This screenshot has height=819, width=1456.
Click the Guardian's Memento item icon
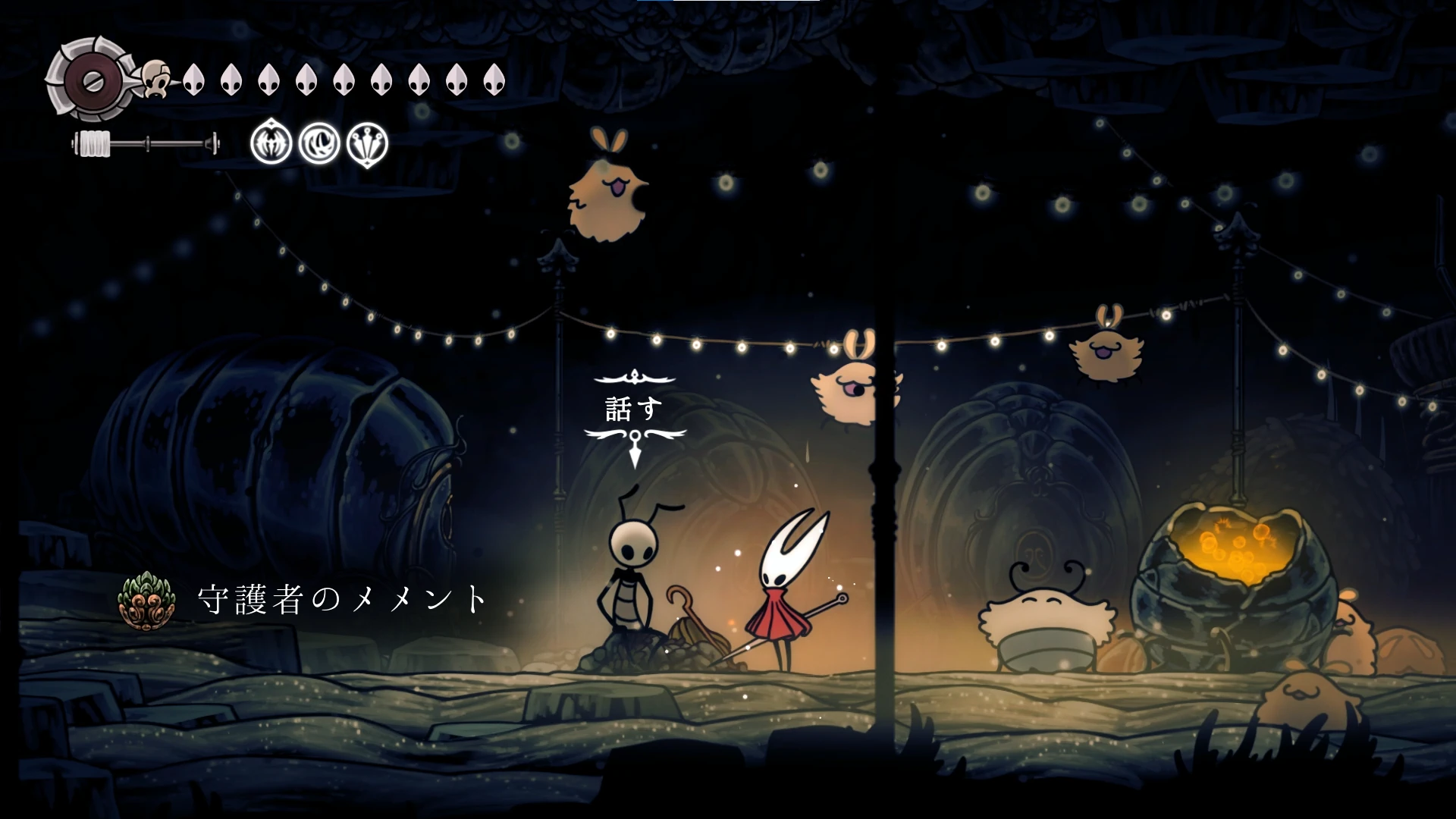146,599
